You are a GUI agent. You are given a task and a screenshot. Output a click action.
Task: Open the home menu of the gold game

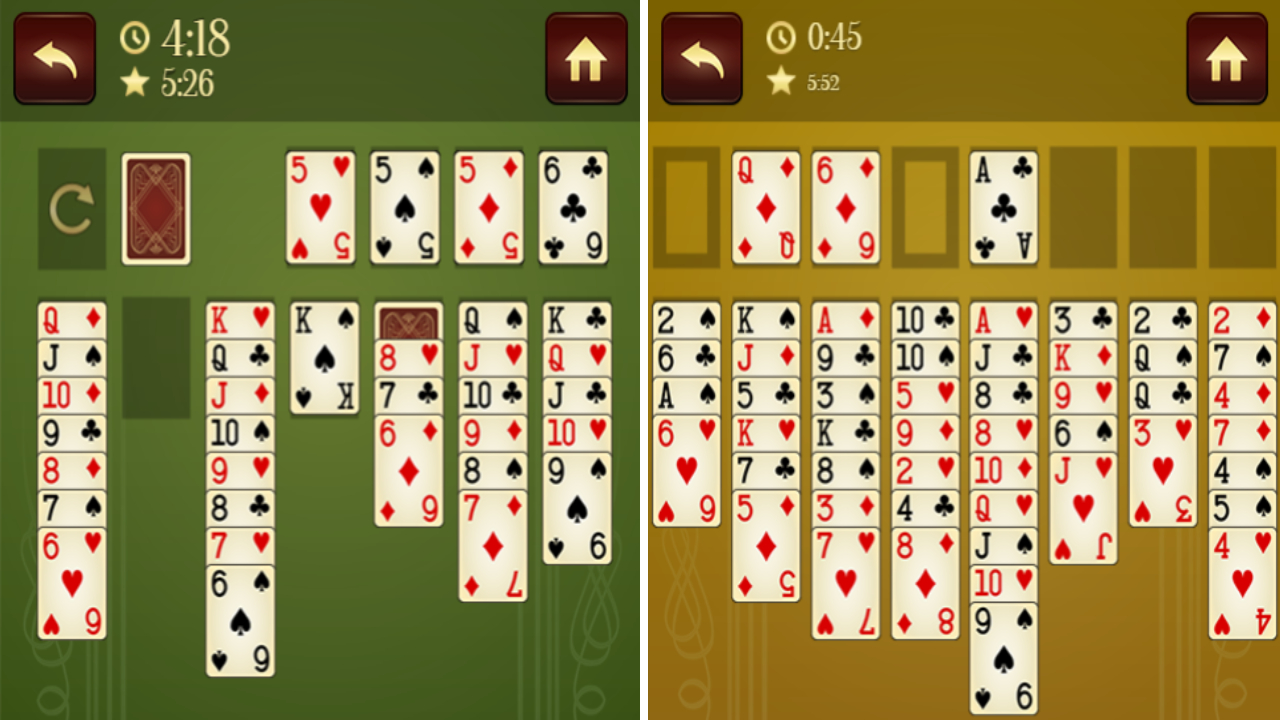[x=1226, y=58]
